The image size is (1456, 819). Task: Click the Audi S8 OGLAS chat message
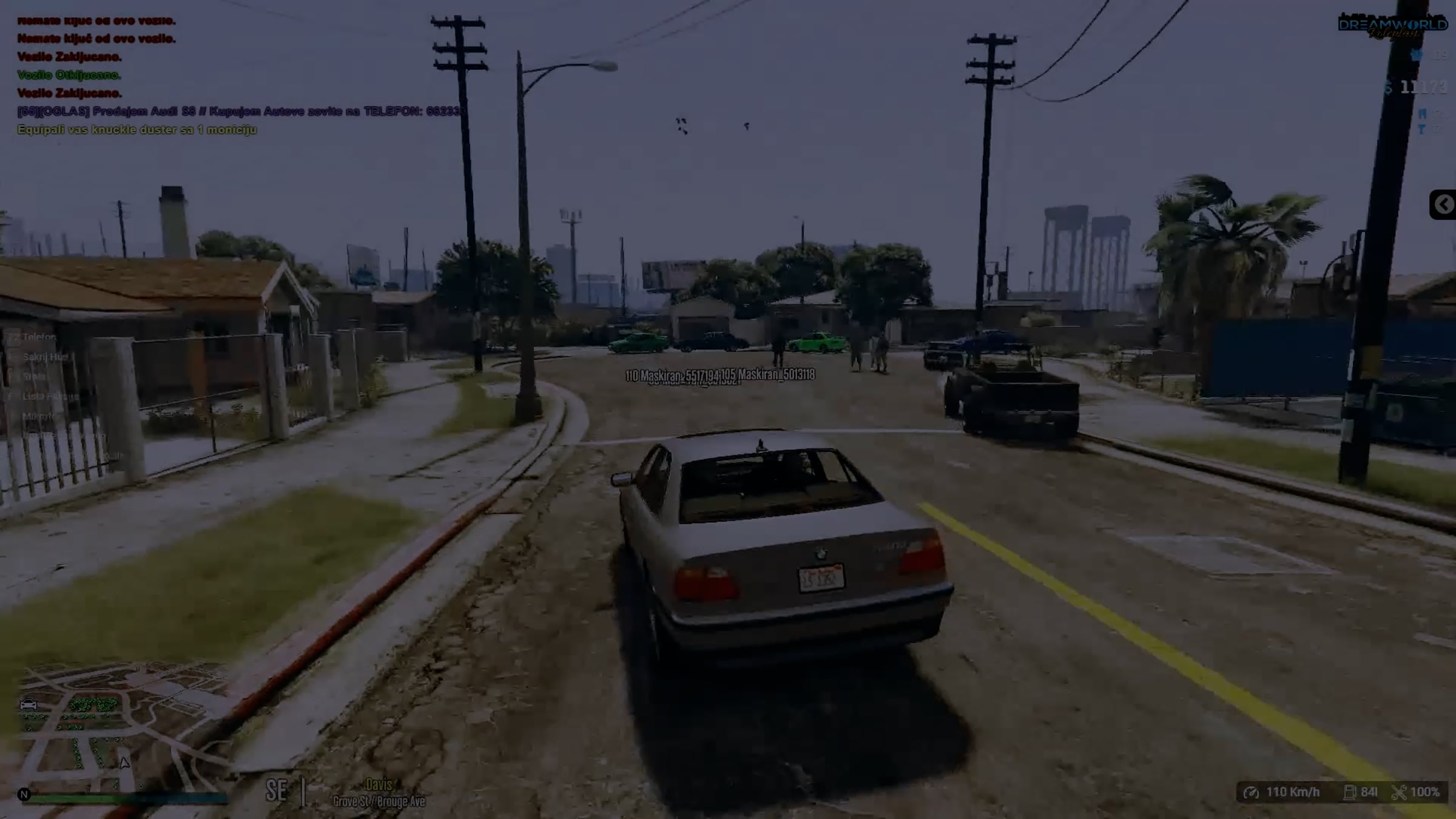241,112
